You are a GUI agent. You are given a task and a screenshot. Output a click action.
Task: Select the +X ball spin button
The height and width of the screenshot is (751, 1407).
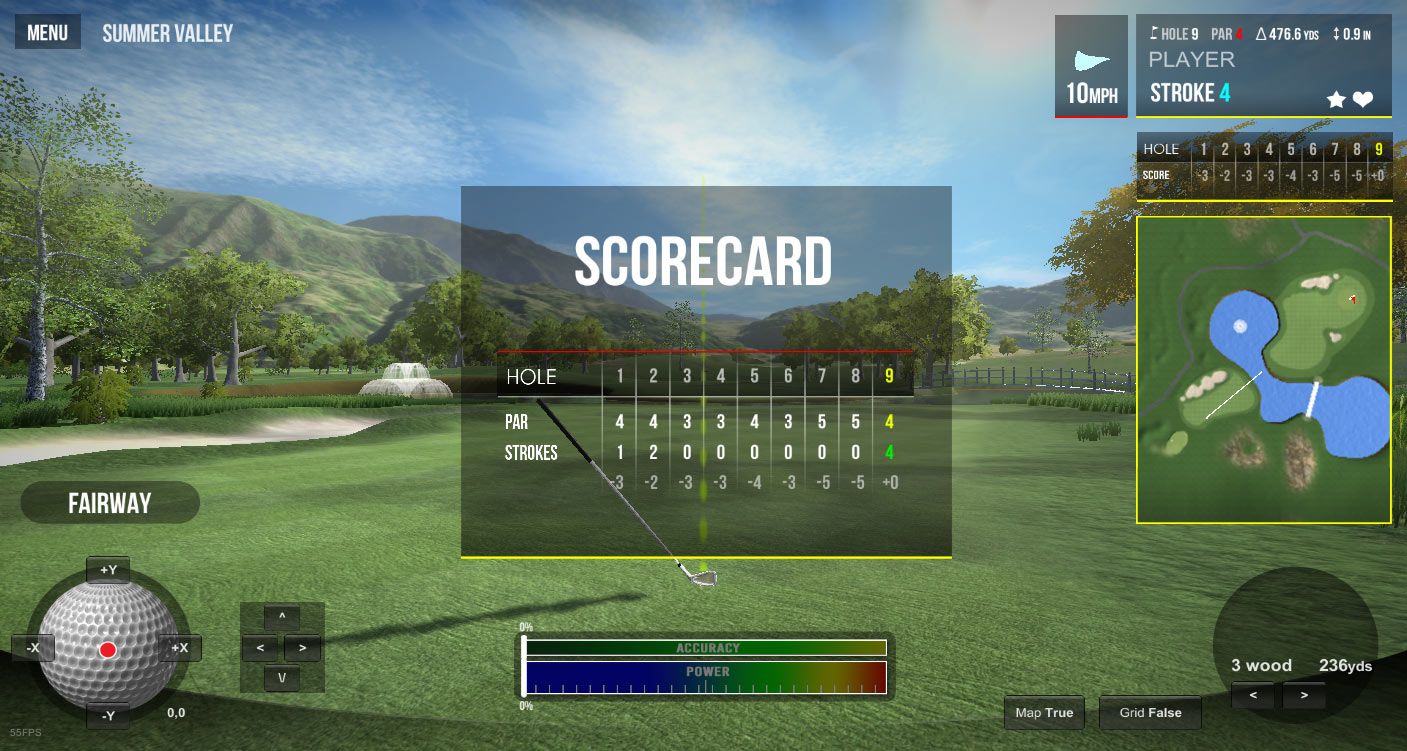[179, 648]
